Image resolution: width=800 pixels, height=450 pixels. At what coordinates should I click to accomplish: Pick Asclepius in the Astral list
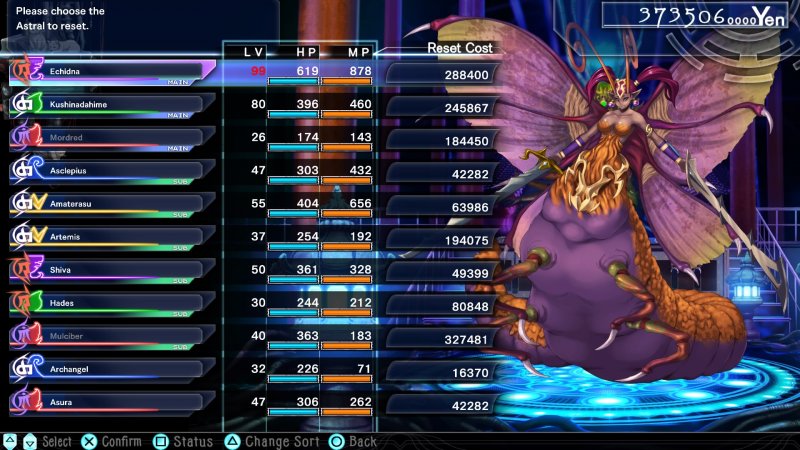[110, 171]
